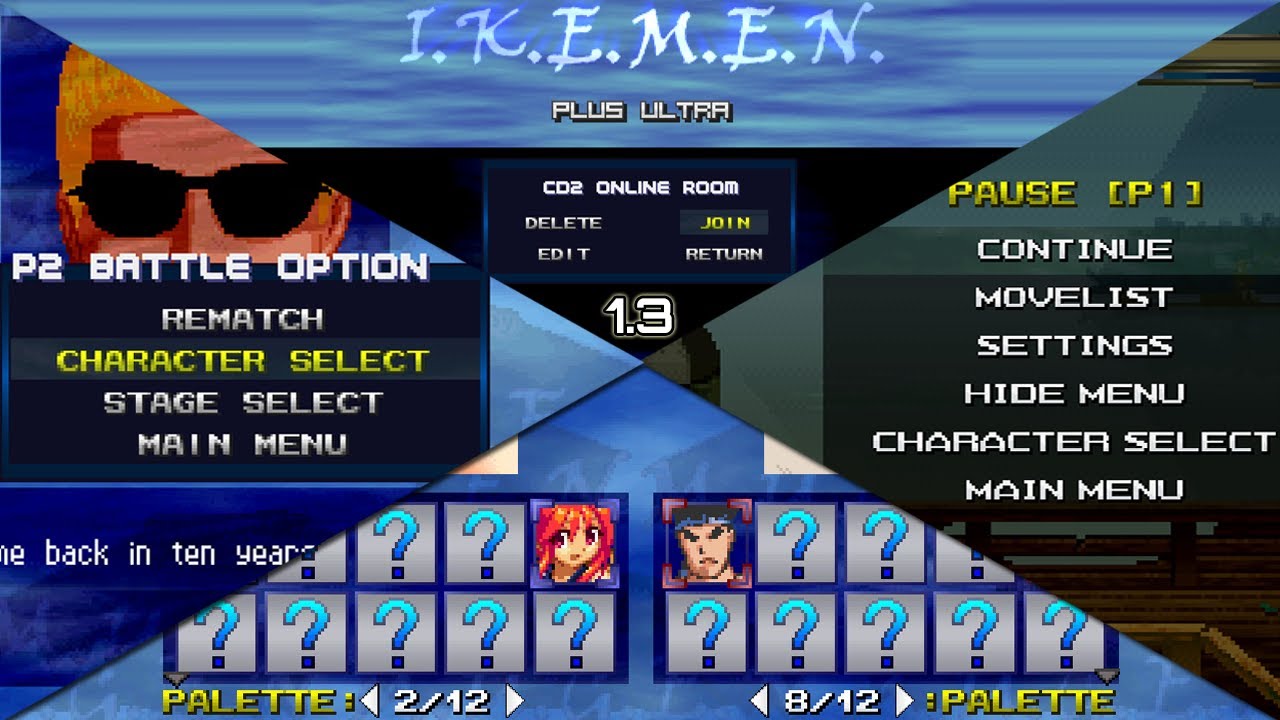
Task: Choose Return in the online room panel
Action: coord(724,254)
